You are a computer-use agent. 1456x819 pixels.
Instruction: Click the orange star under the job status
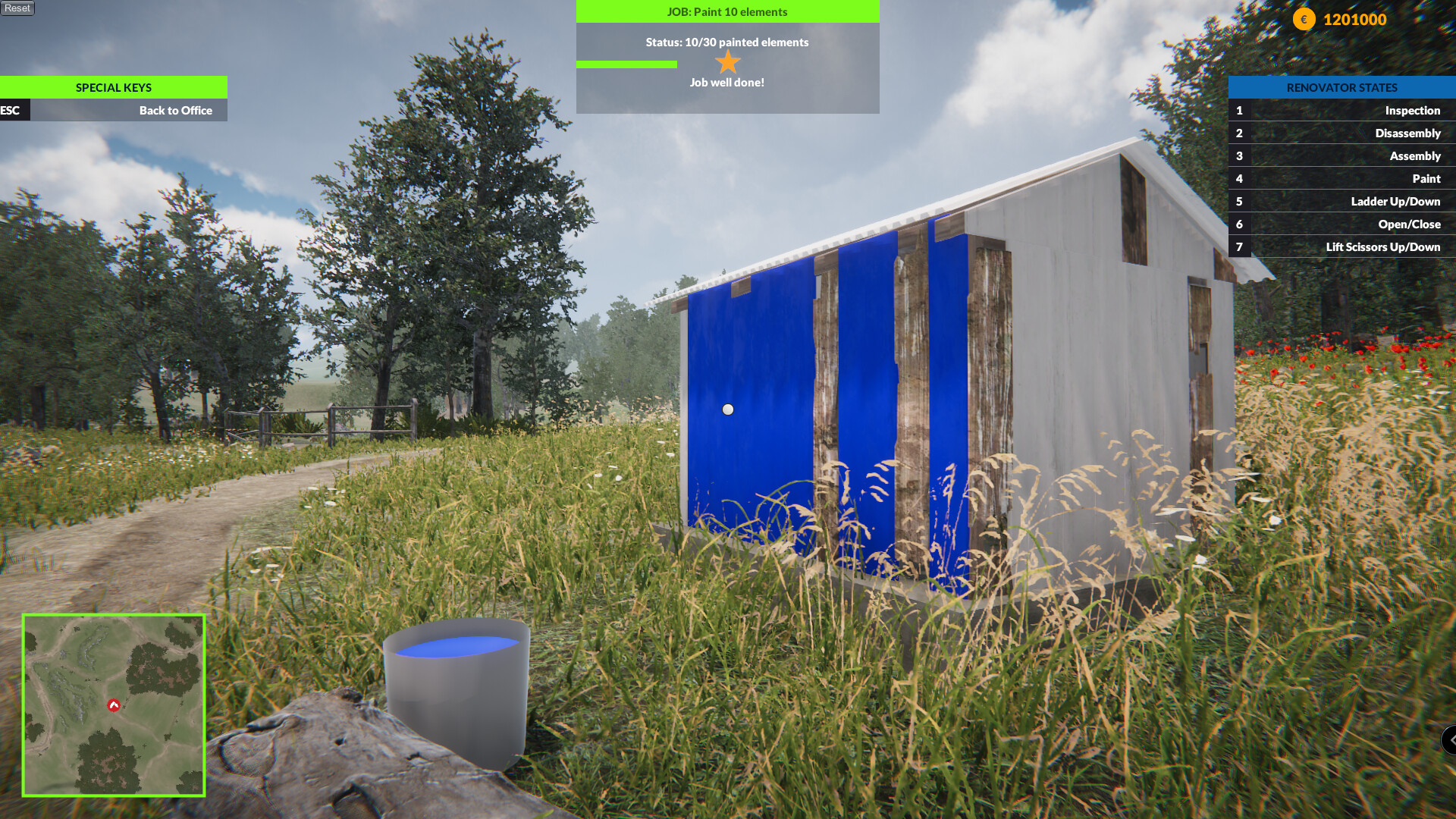pyautogui.click(x=727, y=63)
